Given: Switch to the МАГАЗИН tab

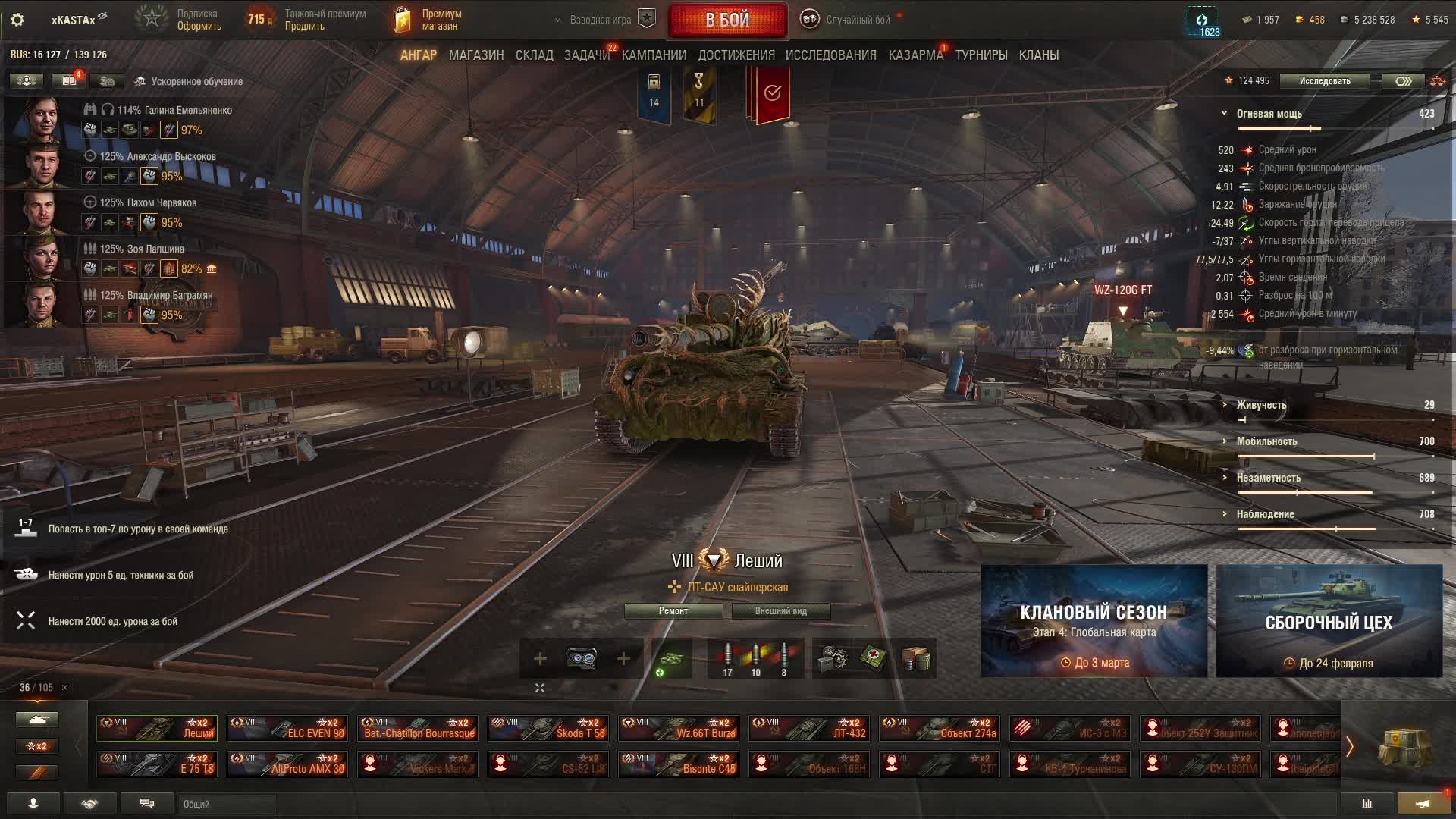Looking at the screenshot, I should click(475, 55).
